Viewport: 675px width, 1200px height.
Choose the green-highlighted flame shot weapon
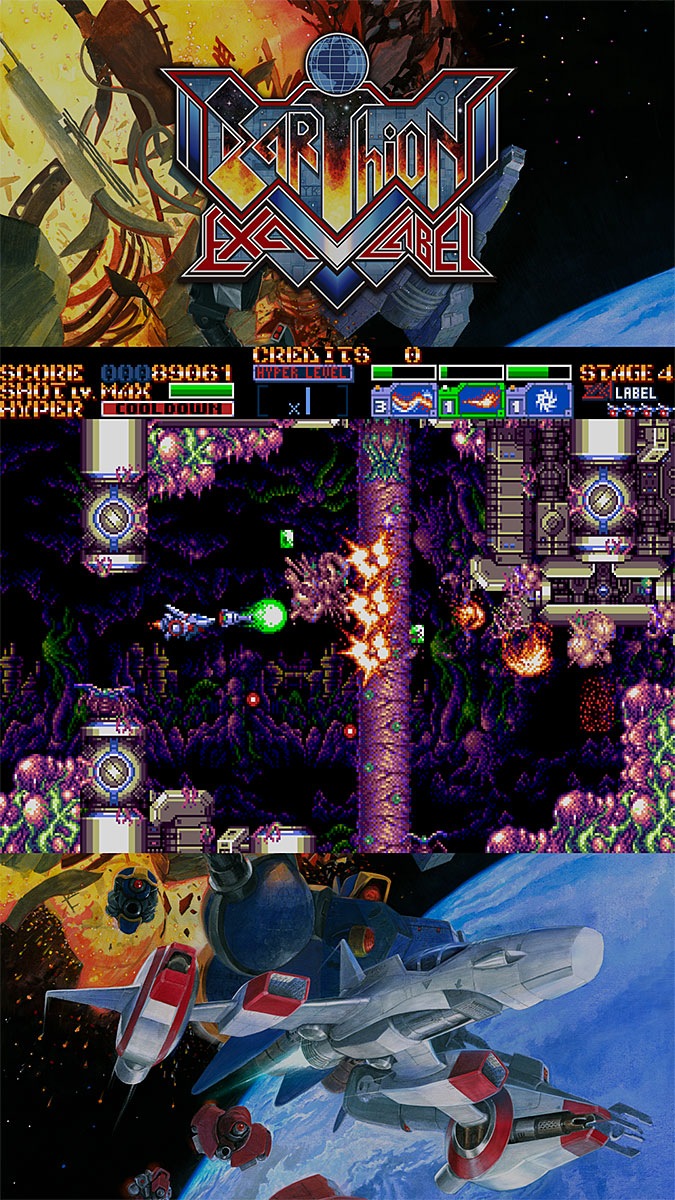472,400
